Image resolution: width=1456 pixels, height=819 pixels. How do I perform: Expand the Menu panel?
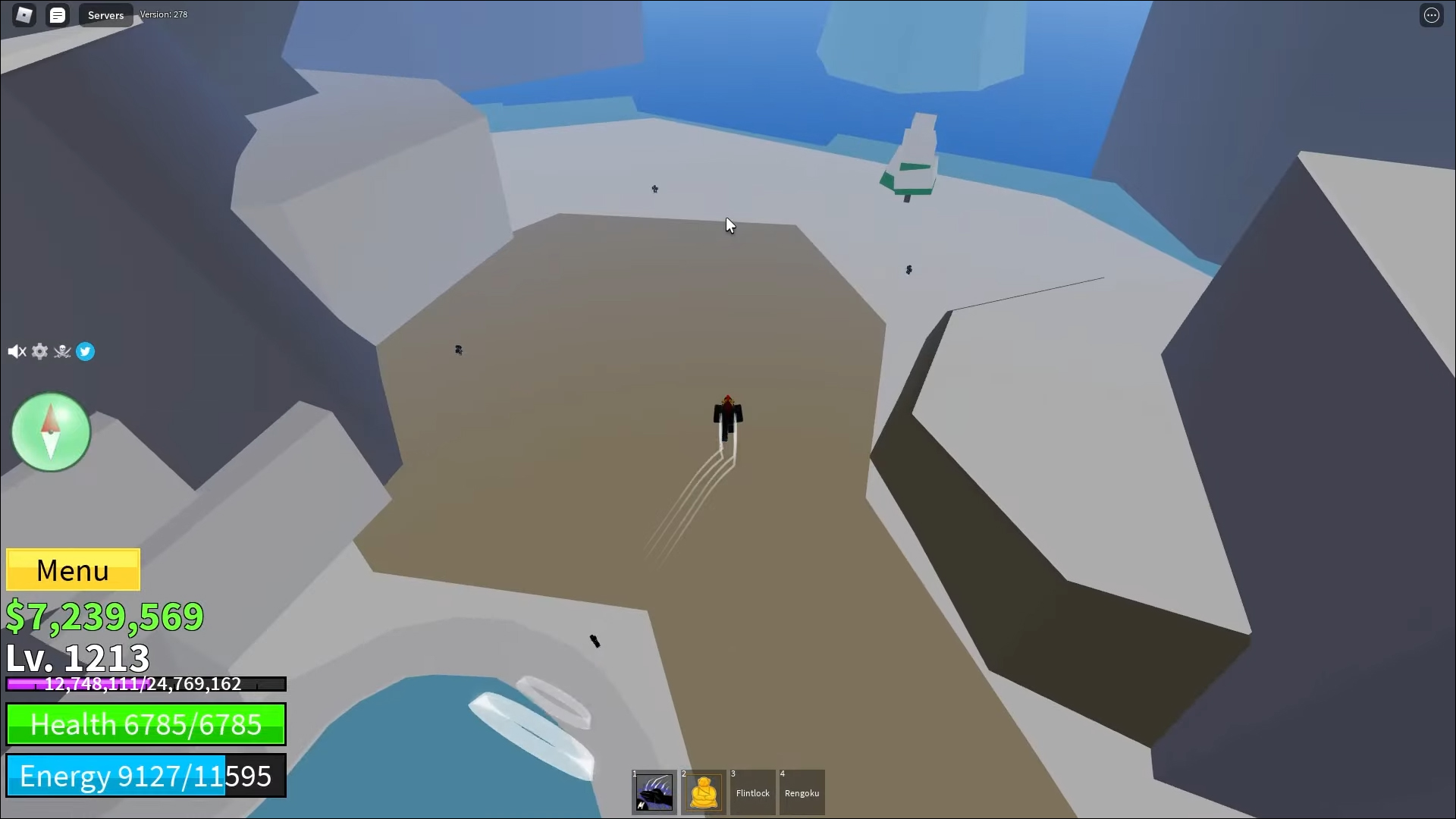tap(72, 570)
